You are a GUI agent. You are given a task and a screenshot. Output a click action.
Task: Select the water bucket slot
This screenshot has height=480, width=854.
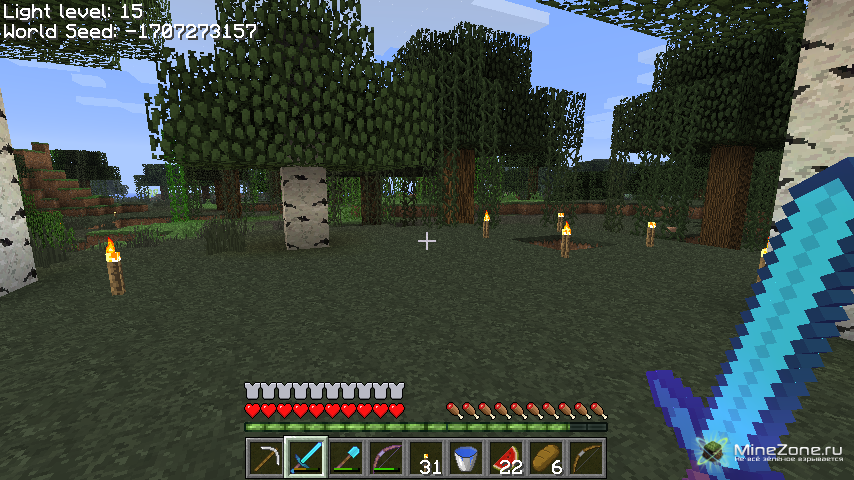(466, 458)
